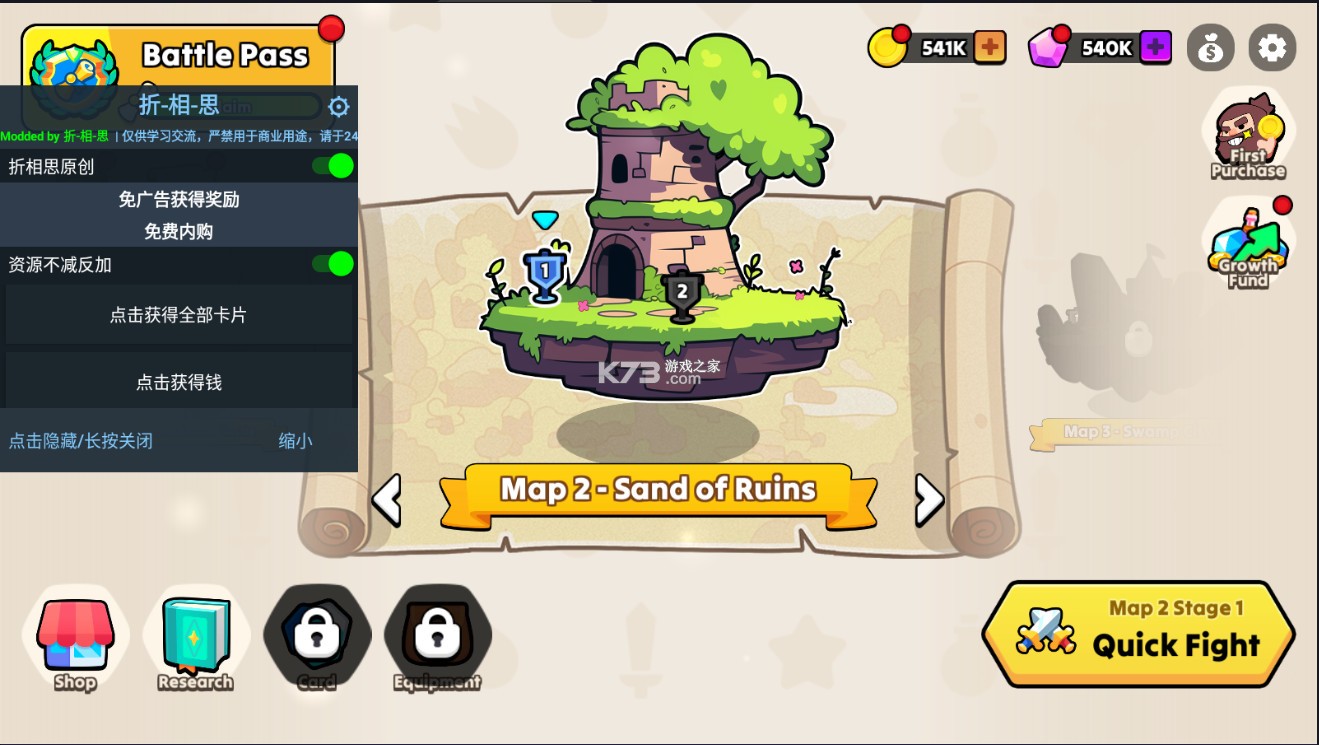Screen dimensions: 1319x745
Task: Open the First Purchase offer
Action: [x=1247, y=137]
